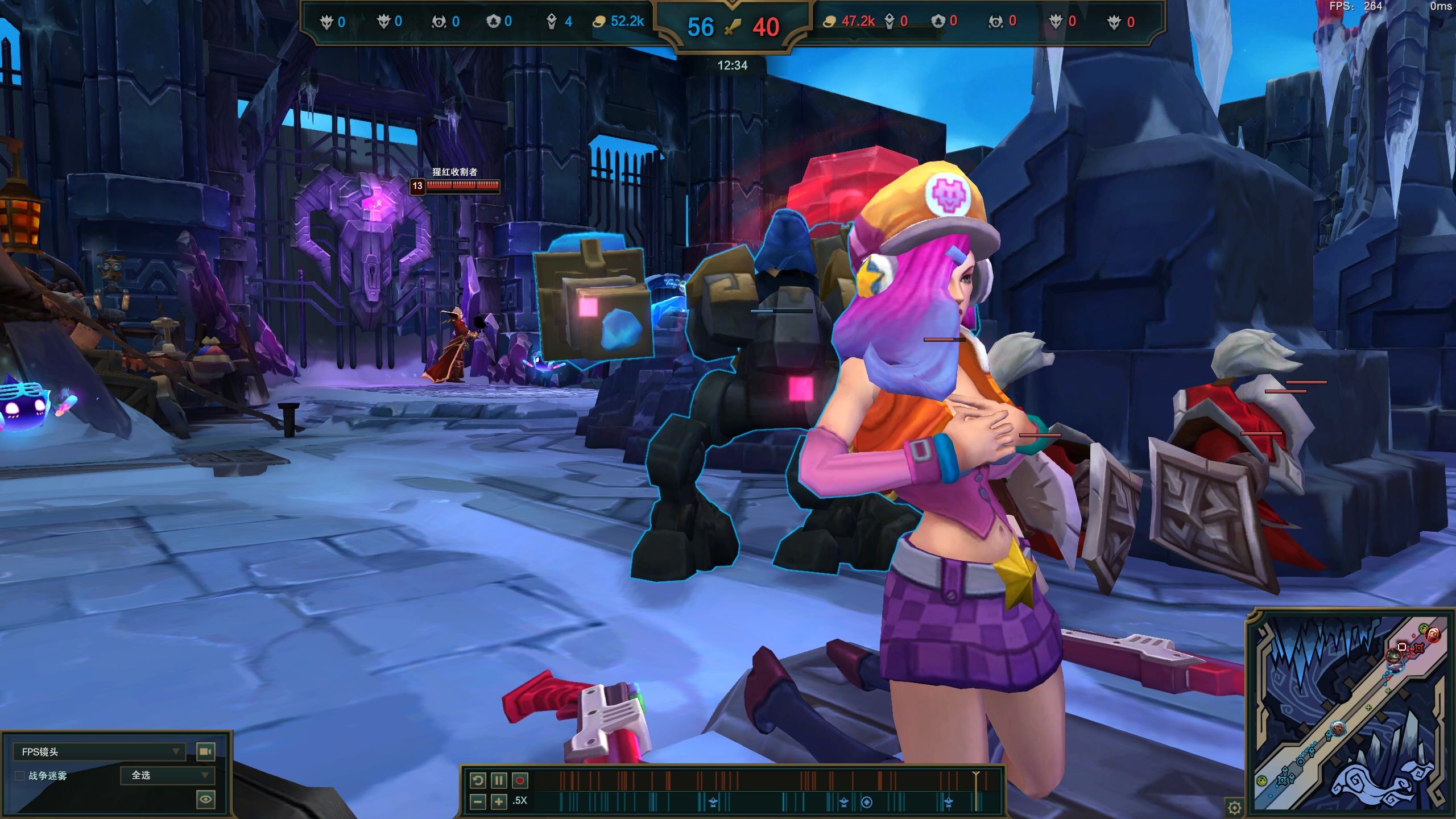Screen dimensions: 1456x819
Task: Toggle the 战争迷雾 fog of war checkbox
Action: tap(19, 776)
